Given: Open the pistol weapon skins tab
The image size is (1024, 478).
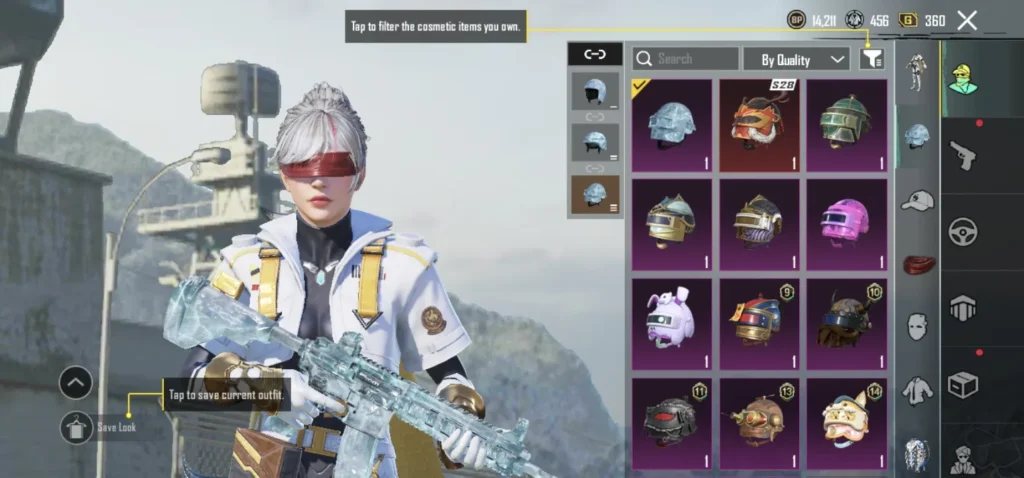Looking at the screenshot, I should [x=963, y=155].
